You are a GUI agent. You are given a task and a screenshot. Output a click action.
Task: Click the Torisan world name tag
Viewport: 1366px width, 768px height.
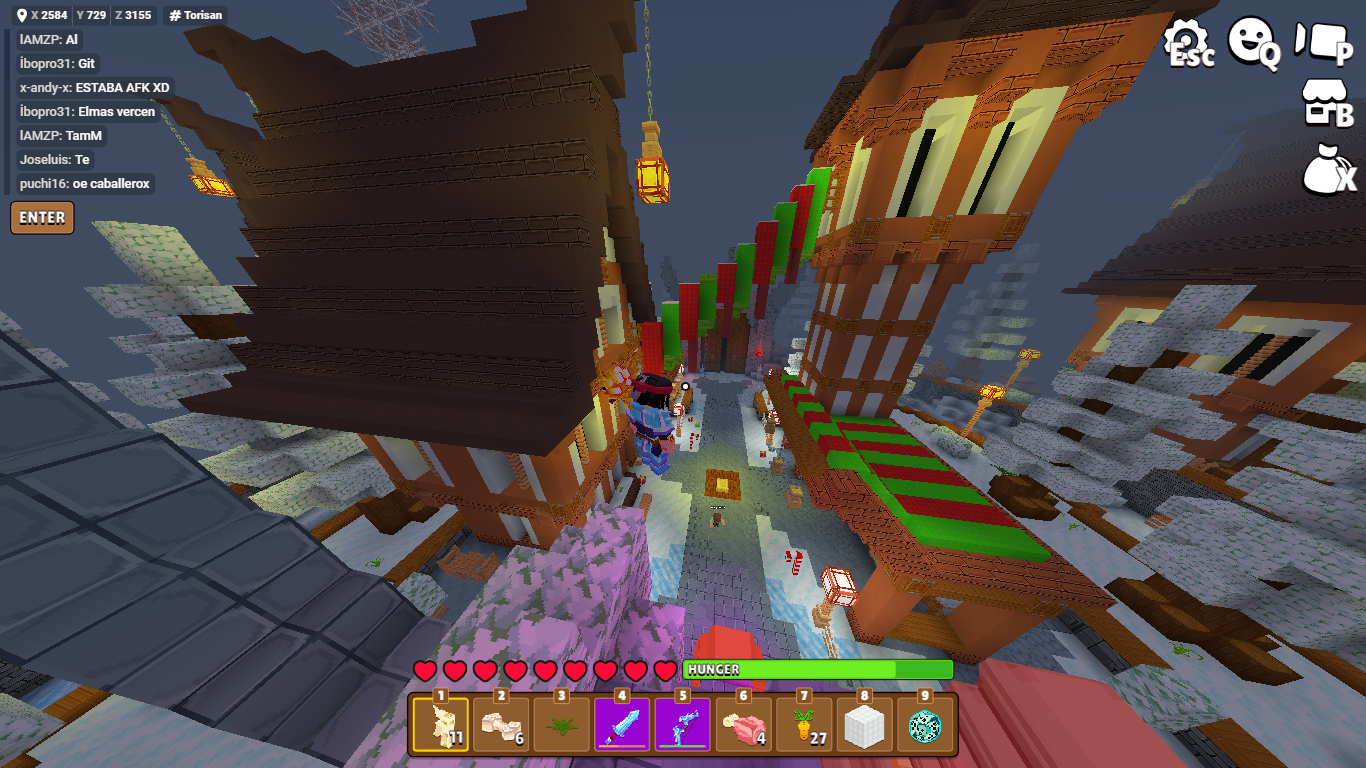click(x=196, y=15)
